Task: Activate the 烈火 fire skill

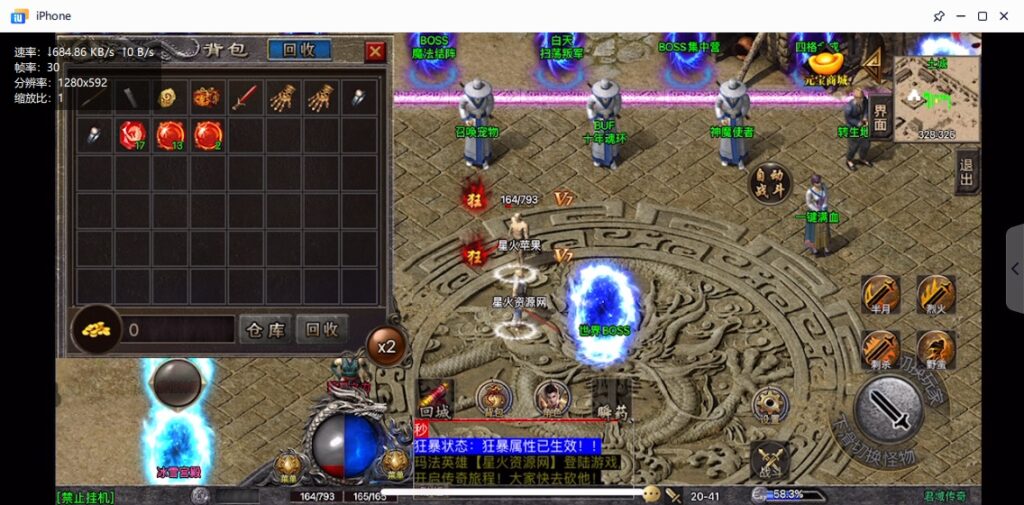Action: tap(936, 294)
